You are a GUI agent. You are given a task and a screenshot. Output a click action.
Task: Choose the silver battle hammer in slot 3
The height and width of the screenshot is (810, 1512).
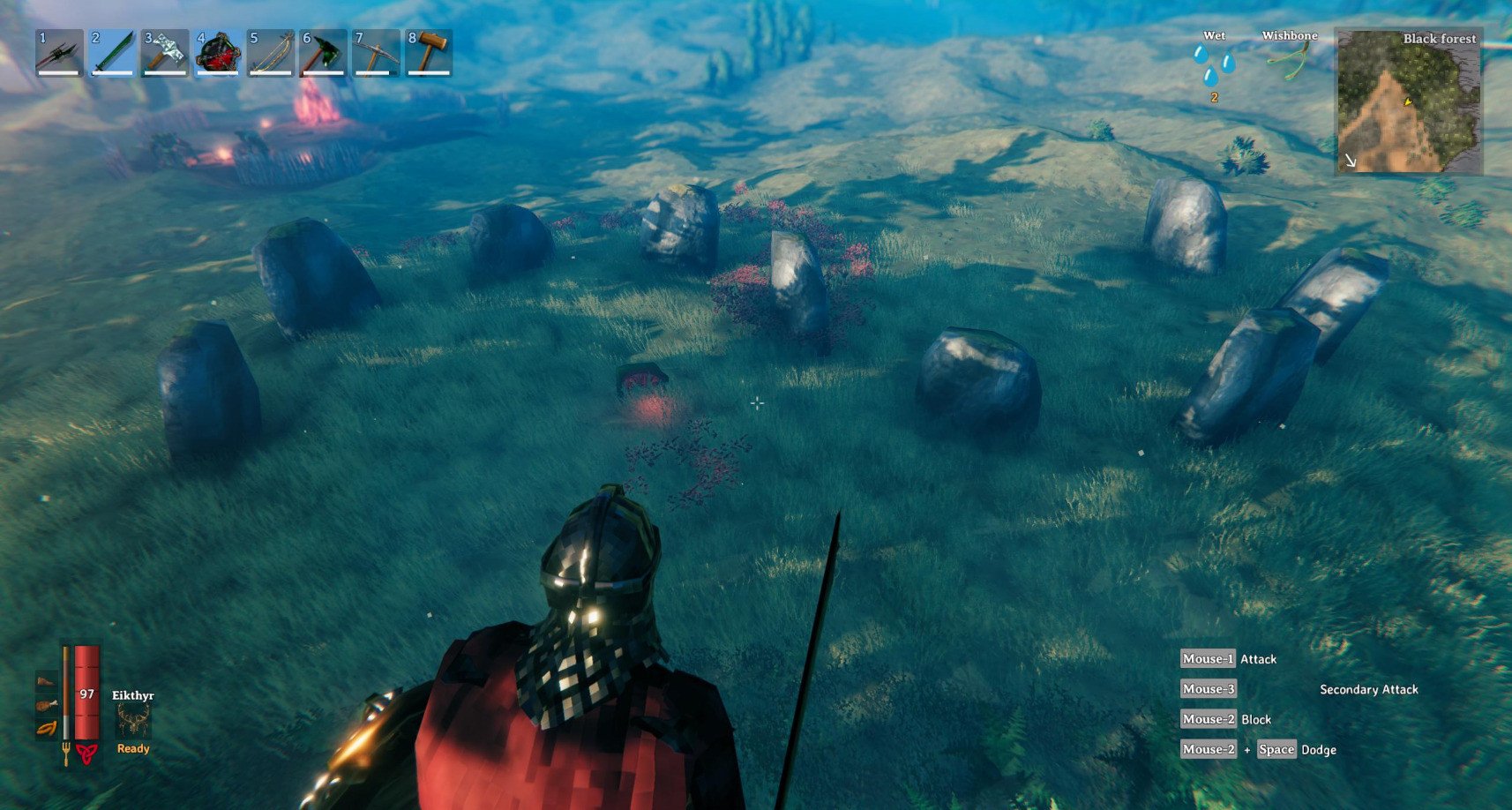(x=165, y=53)
